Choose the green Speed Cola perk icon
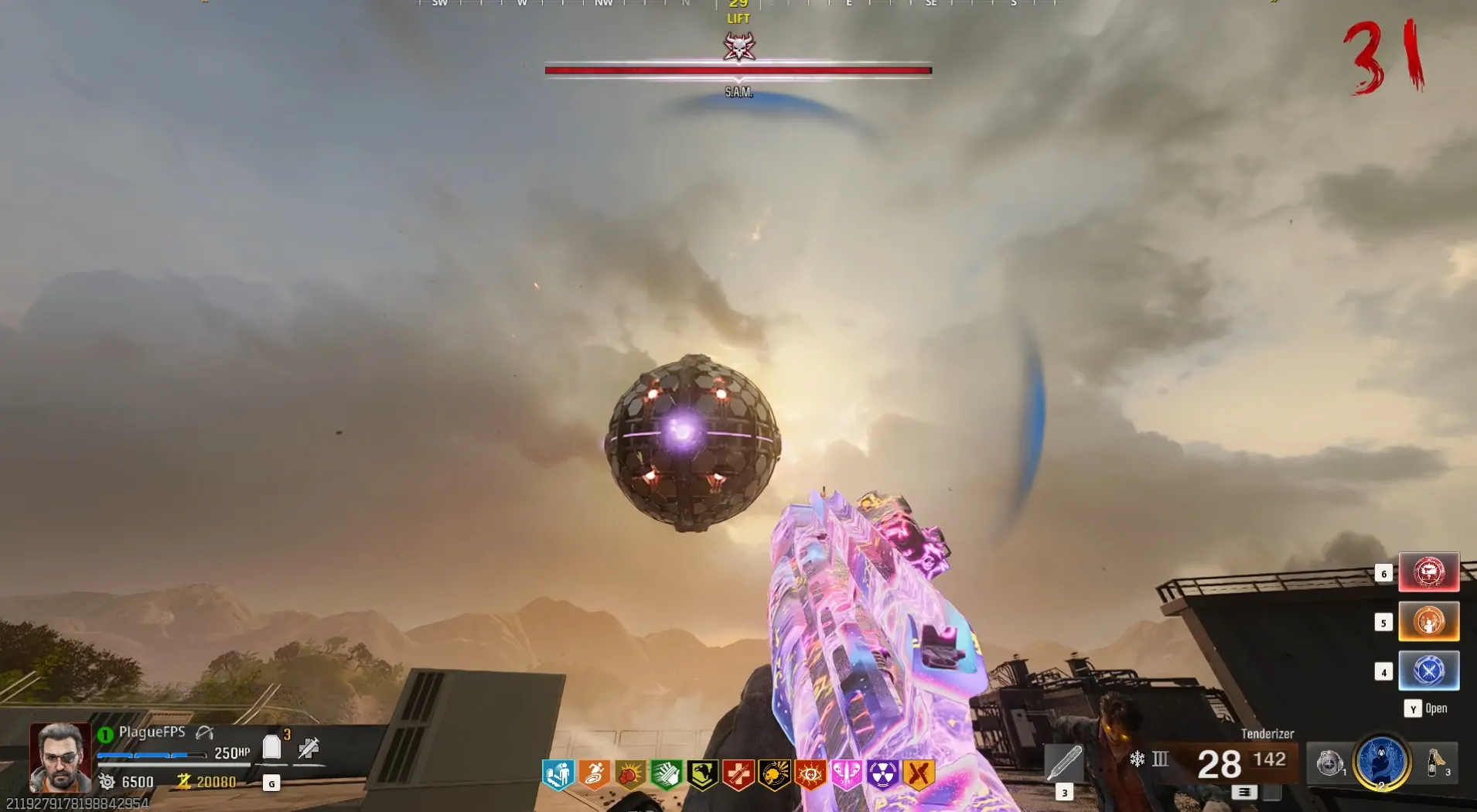 666,774
